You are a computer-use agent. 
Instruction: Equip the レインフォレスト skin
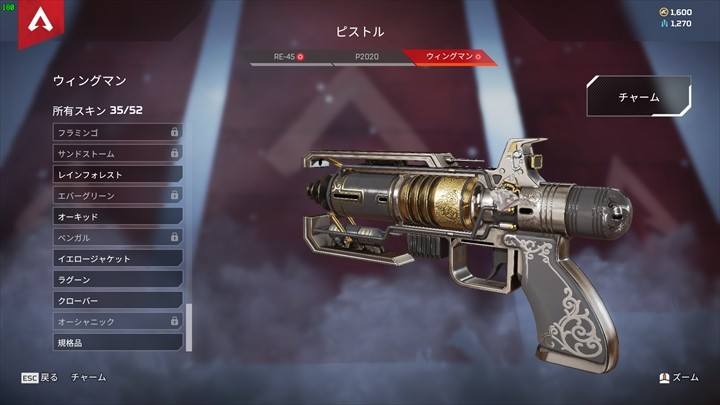point(116,174)
